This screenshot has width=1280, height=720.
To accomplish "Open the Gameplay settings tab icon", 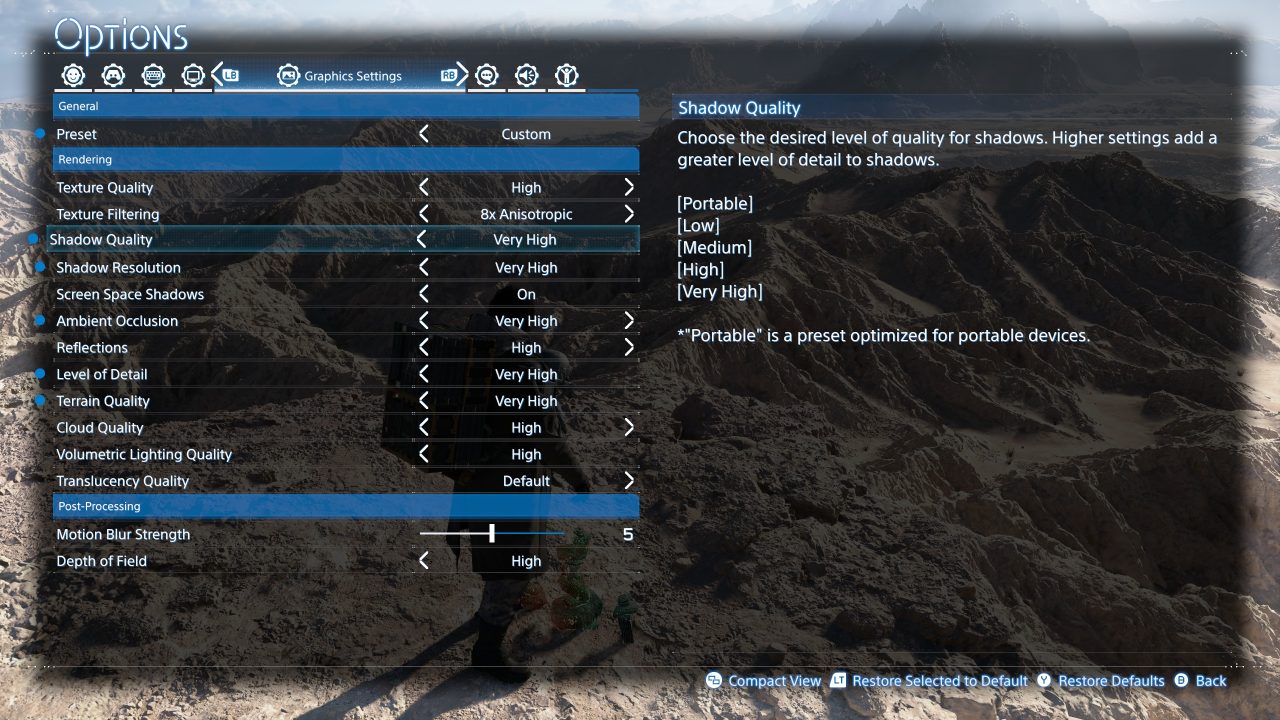I will click(72, 74).
